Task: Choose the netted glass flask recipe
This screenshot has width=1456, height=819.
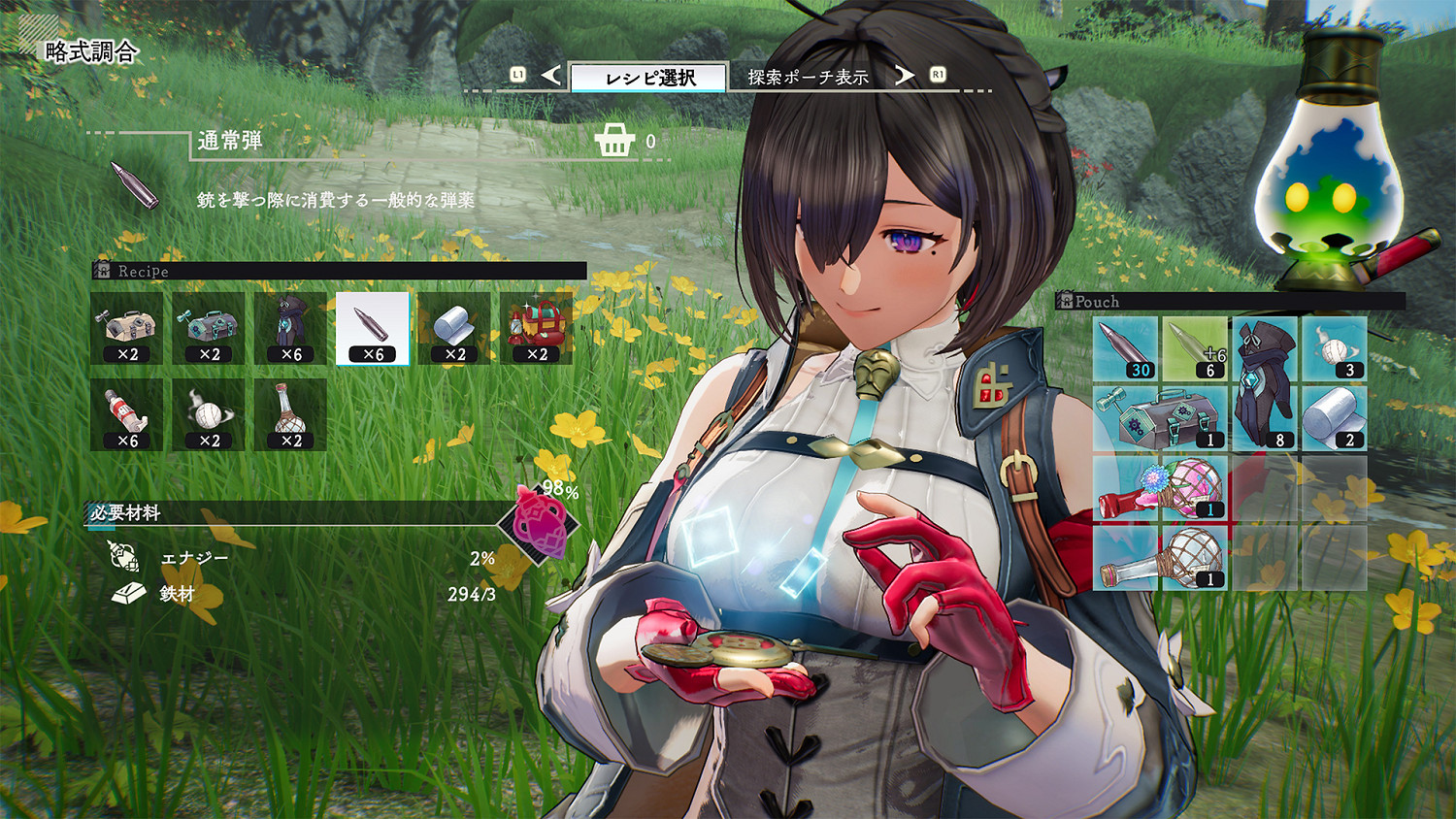Action: pos(290,414)
